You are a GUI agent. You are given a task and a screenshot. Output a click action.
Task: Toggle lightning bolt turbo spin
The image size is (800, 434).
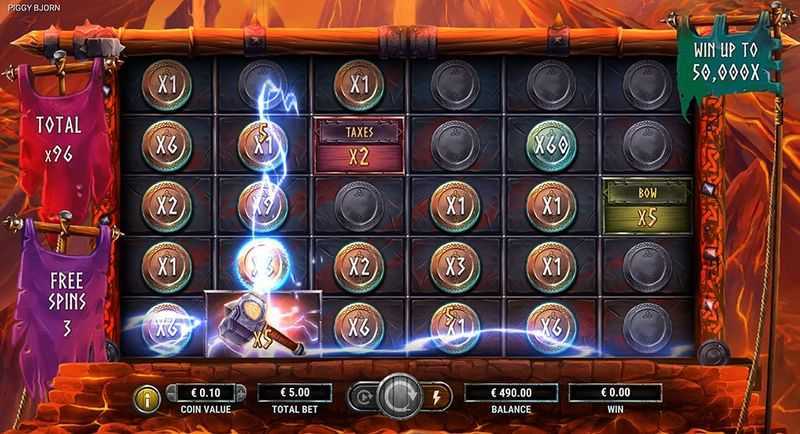[x=436, y=397]
